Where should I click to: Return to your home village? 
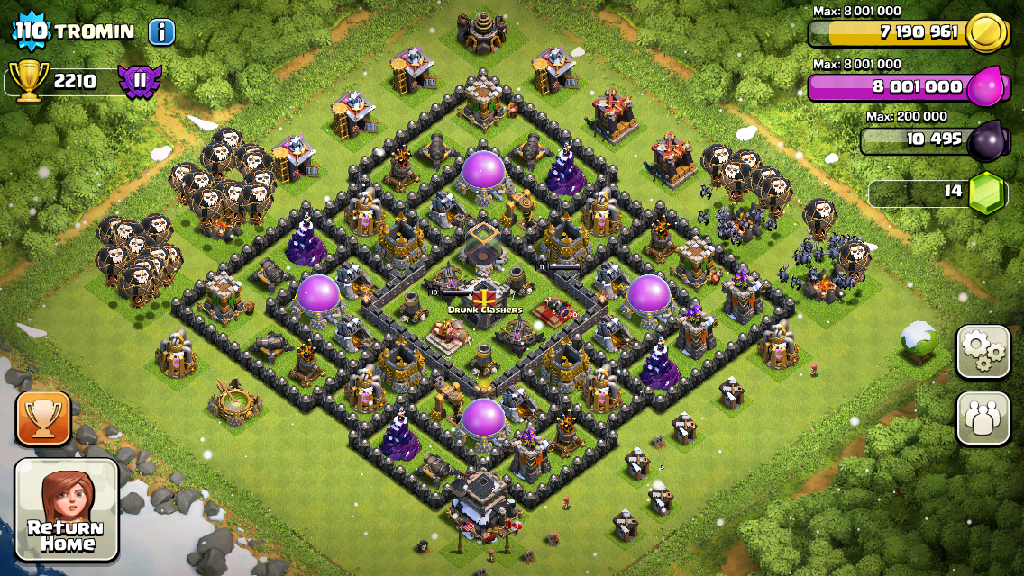[x=67, y=509]
